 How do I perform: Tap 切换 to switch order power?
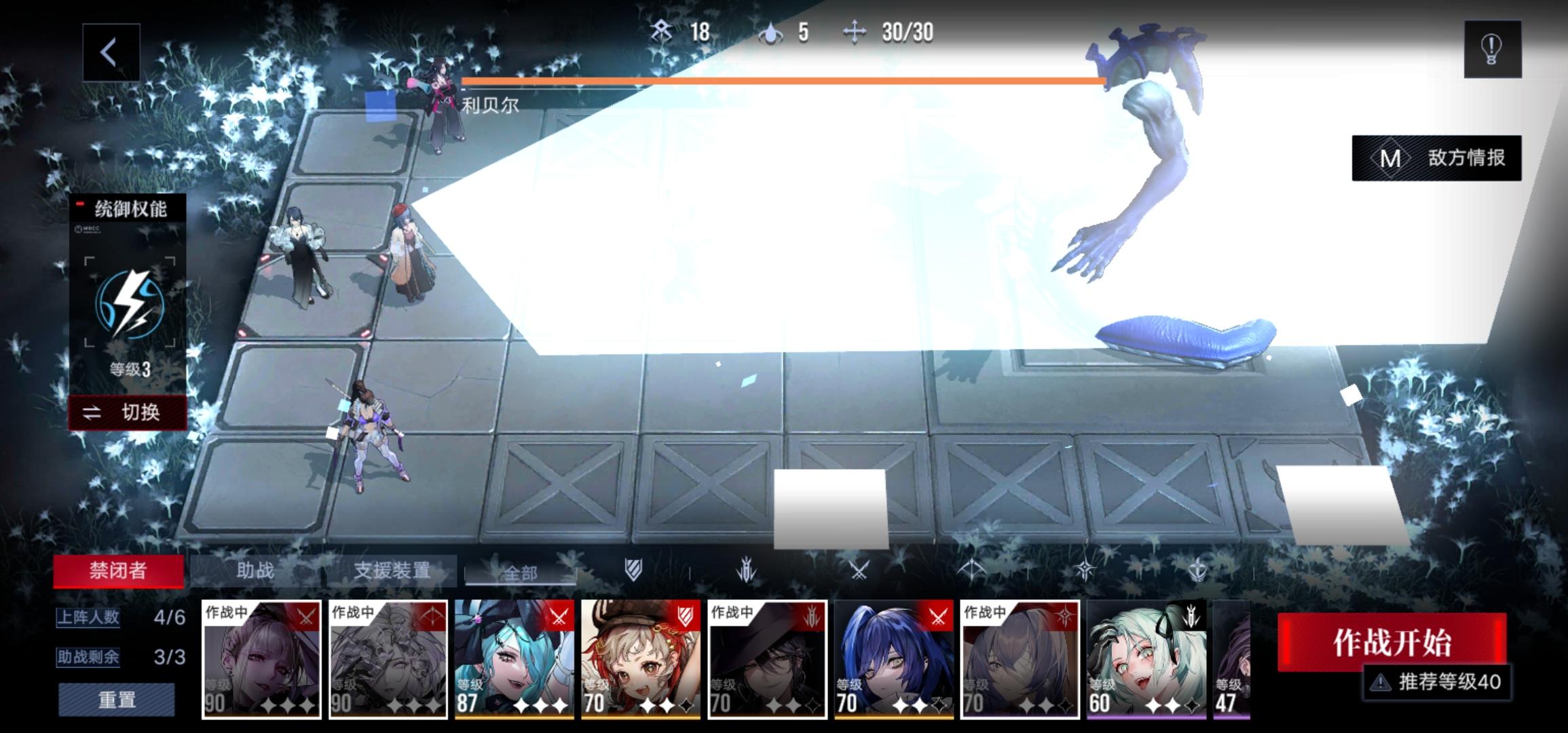tap(127, 413)
